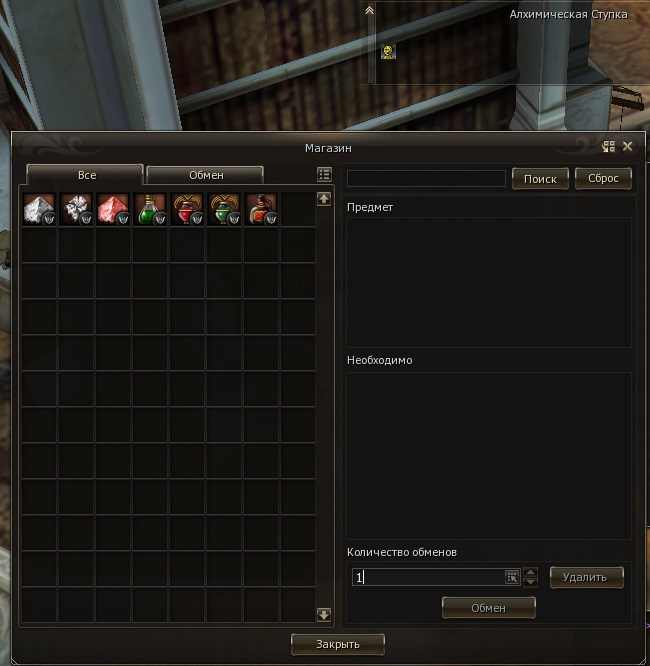Close the Магазин window with X

click(628, 146)
